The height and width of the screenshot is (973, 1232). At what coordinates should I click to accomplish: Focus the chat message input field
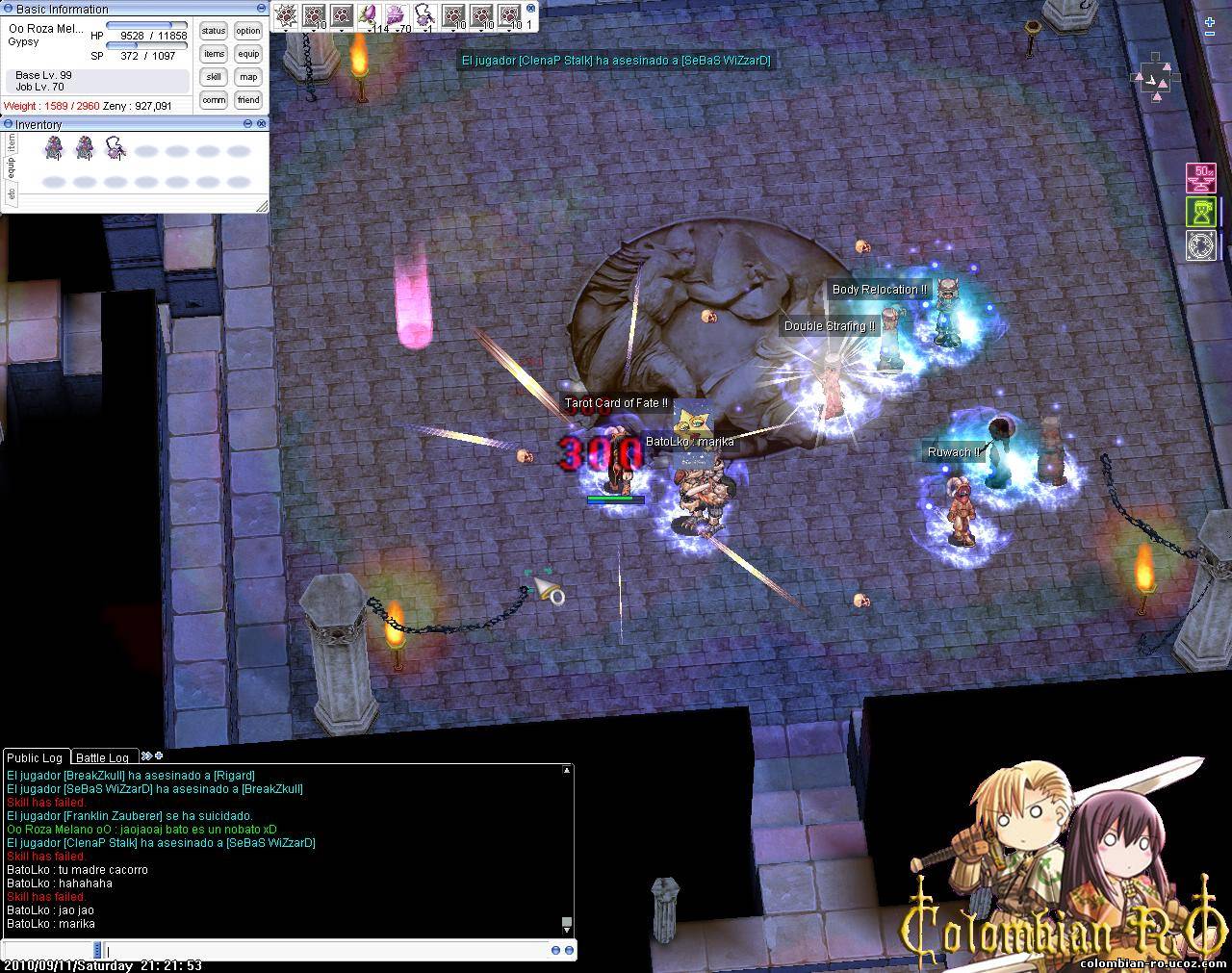point(327,950)
